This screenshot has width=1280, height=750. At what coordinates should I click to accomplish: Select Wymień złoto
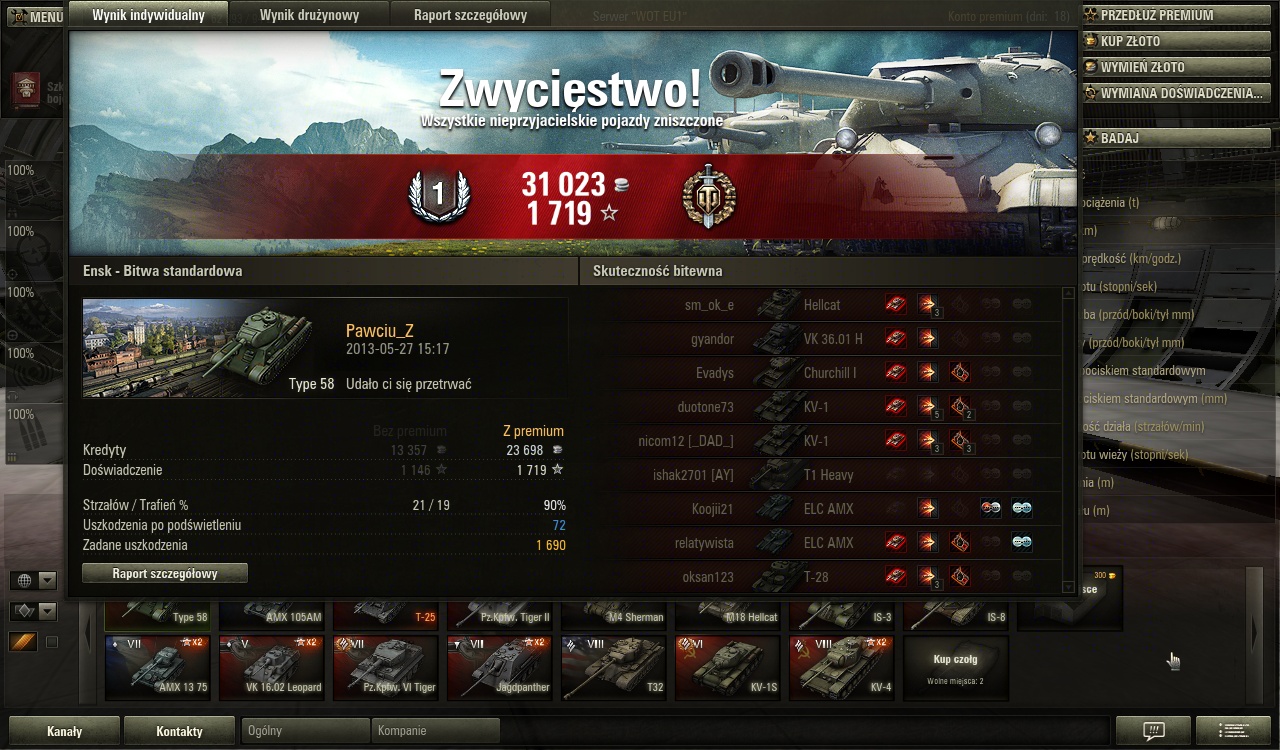coord(1142,67)
